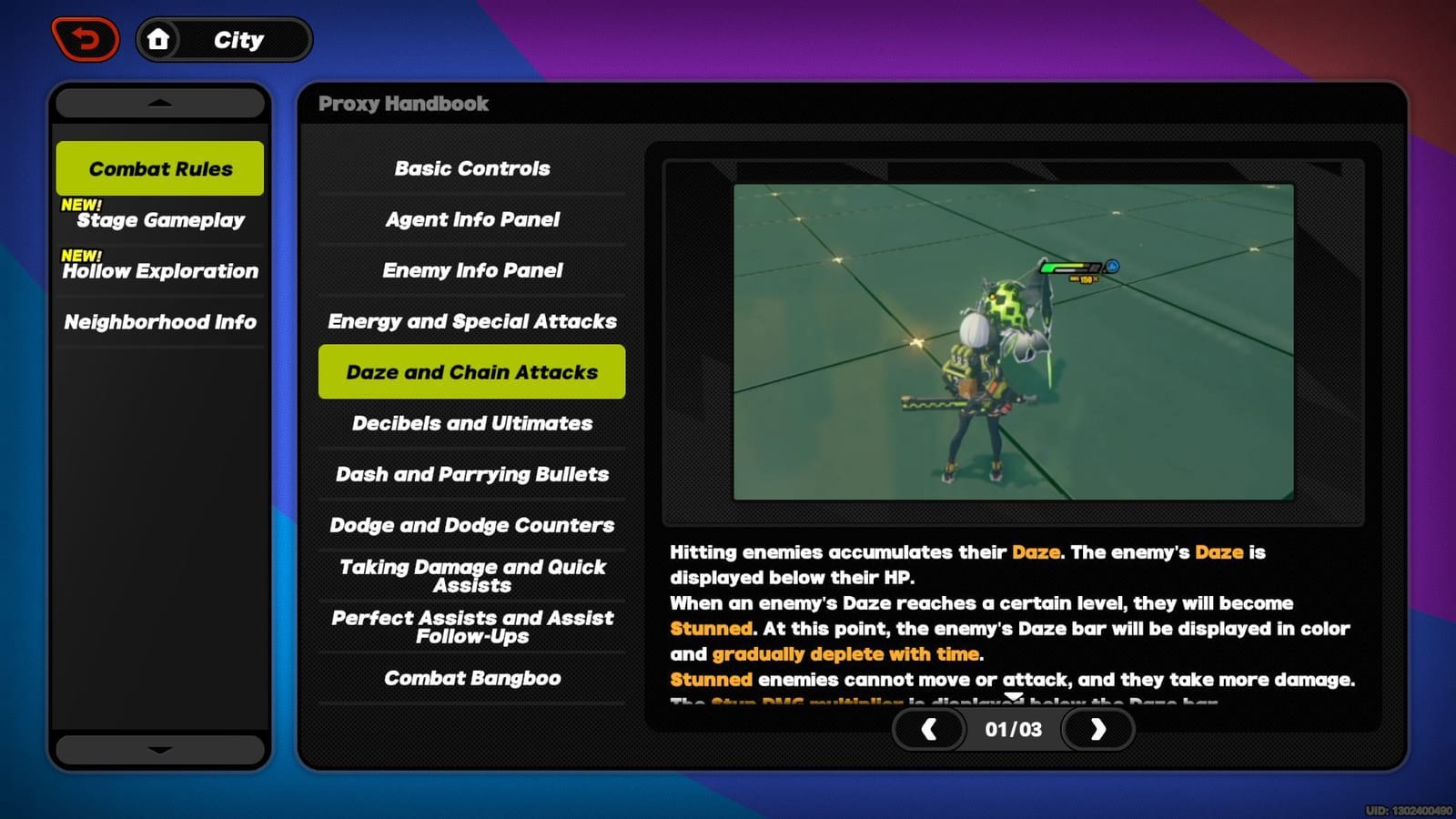Activate the Hollow Exploration category
The image size is (1456, 819).
160,271
